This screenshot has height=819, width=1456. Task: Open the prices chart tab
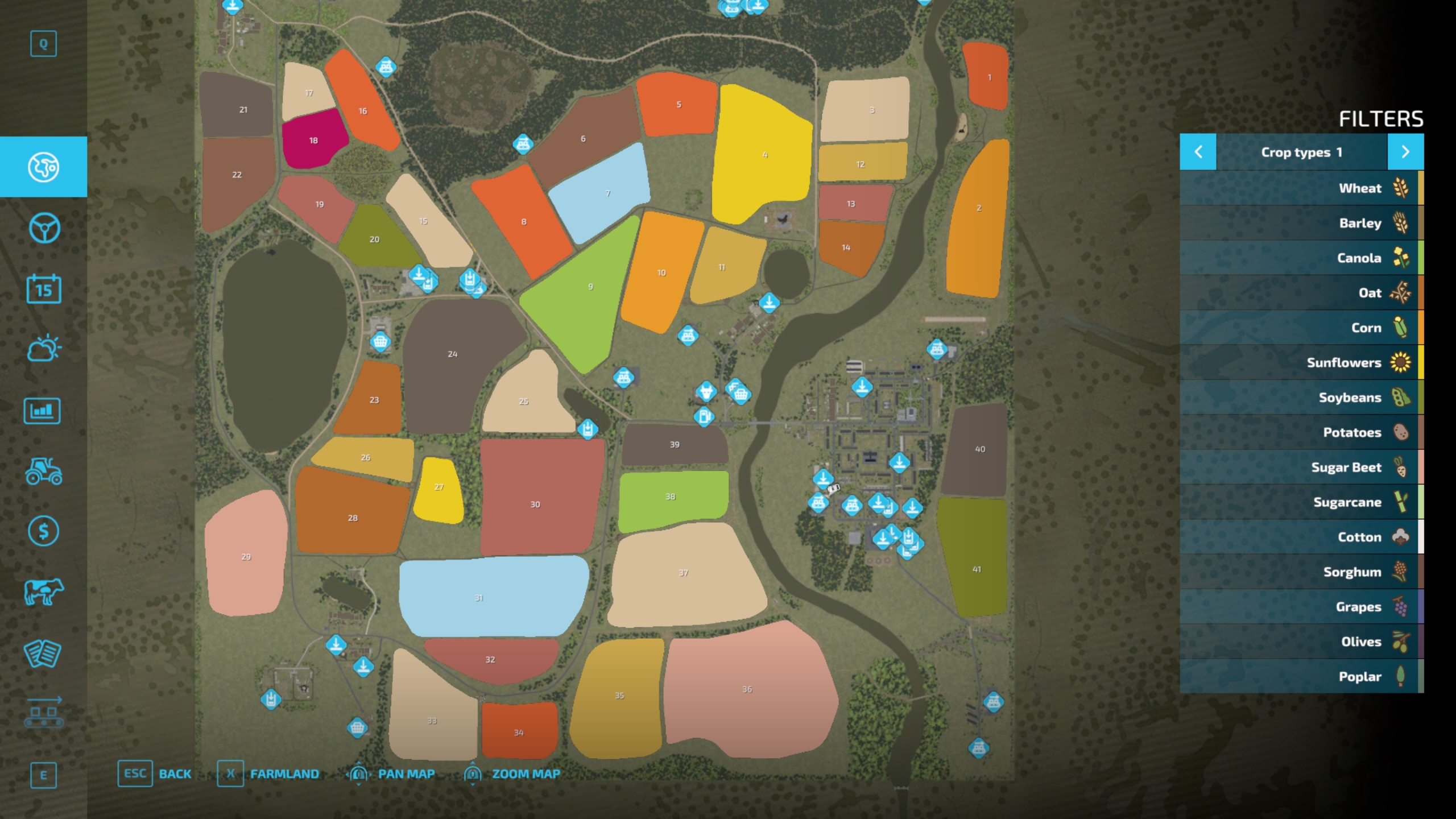[x=43, y=410]
